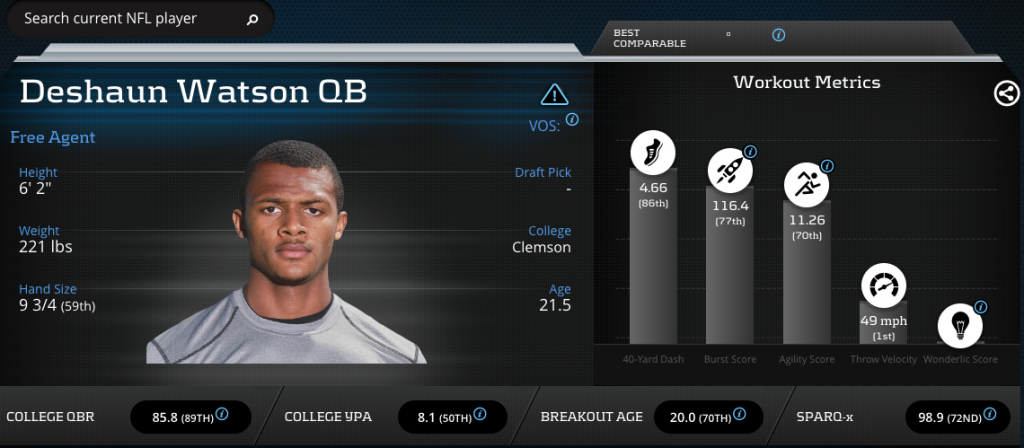Open the Agility Score info icon
1024x448 pixels.
(x=827, y=165)
